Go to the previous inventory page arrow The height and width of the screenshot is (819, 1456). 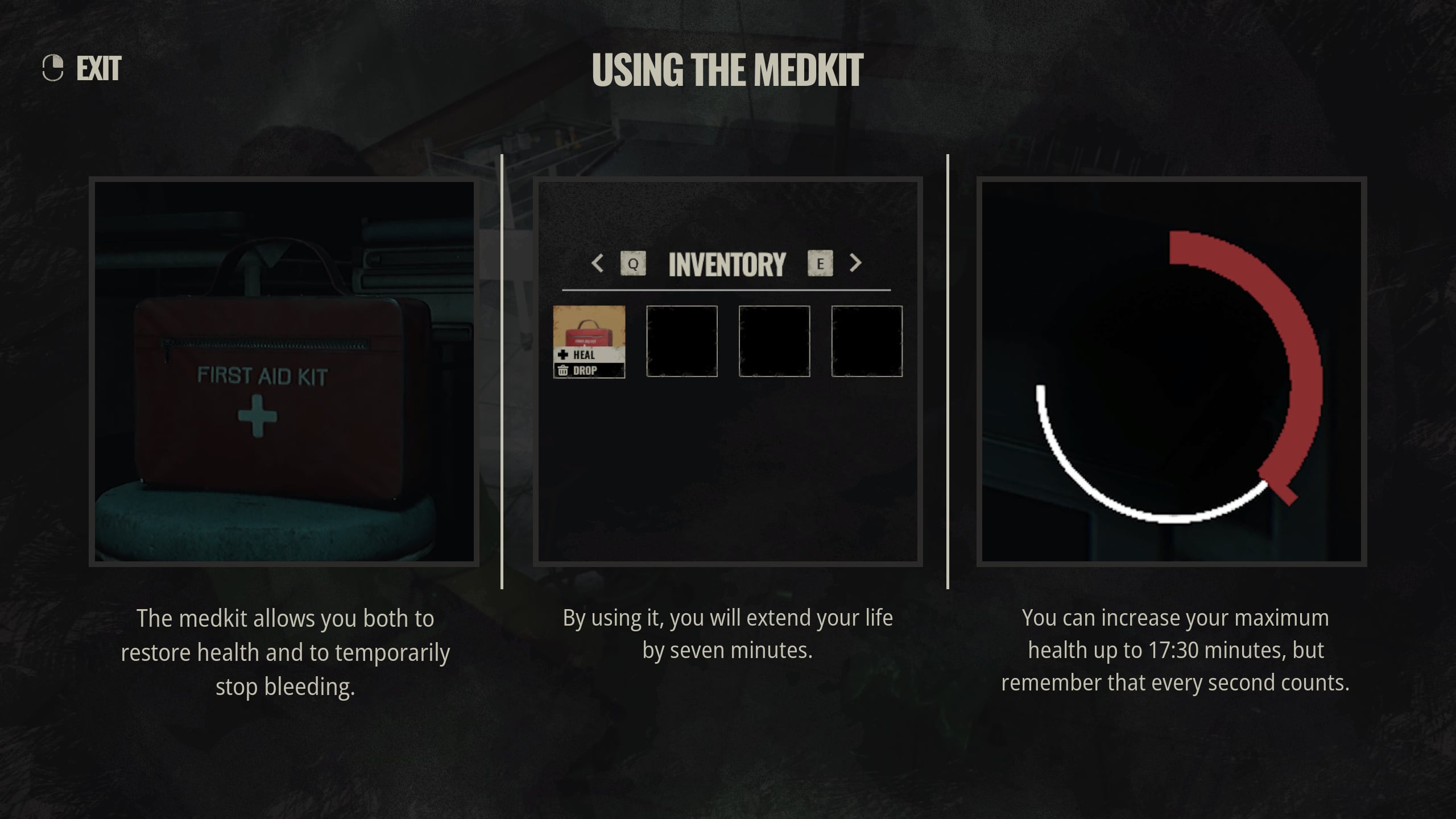597,263
